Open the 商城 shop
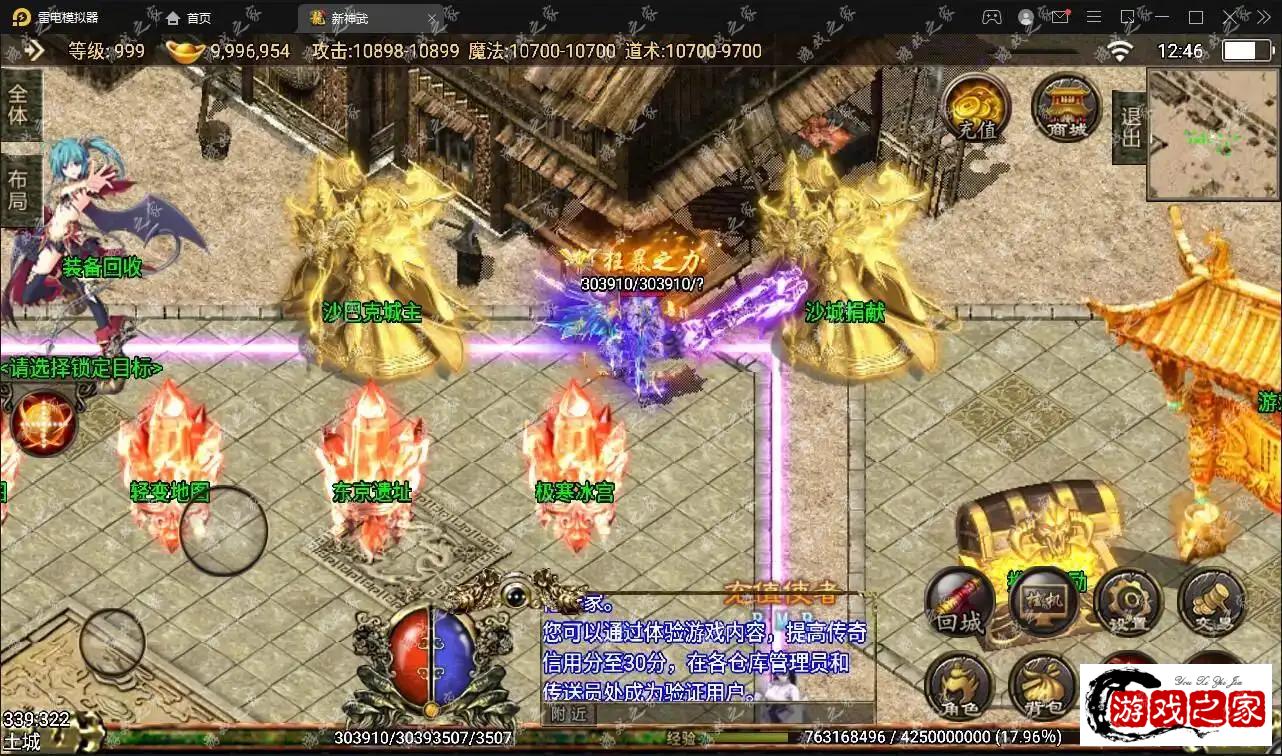This screenshot has width=1282, height=756. pyautogui.click(x=1066, y=108)
